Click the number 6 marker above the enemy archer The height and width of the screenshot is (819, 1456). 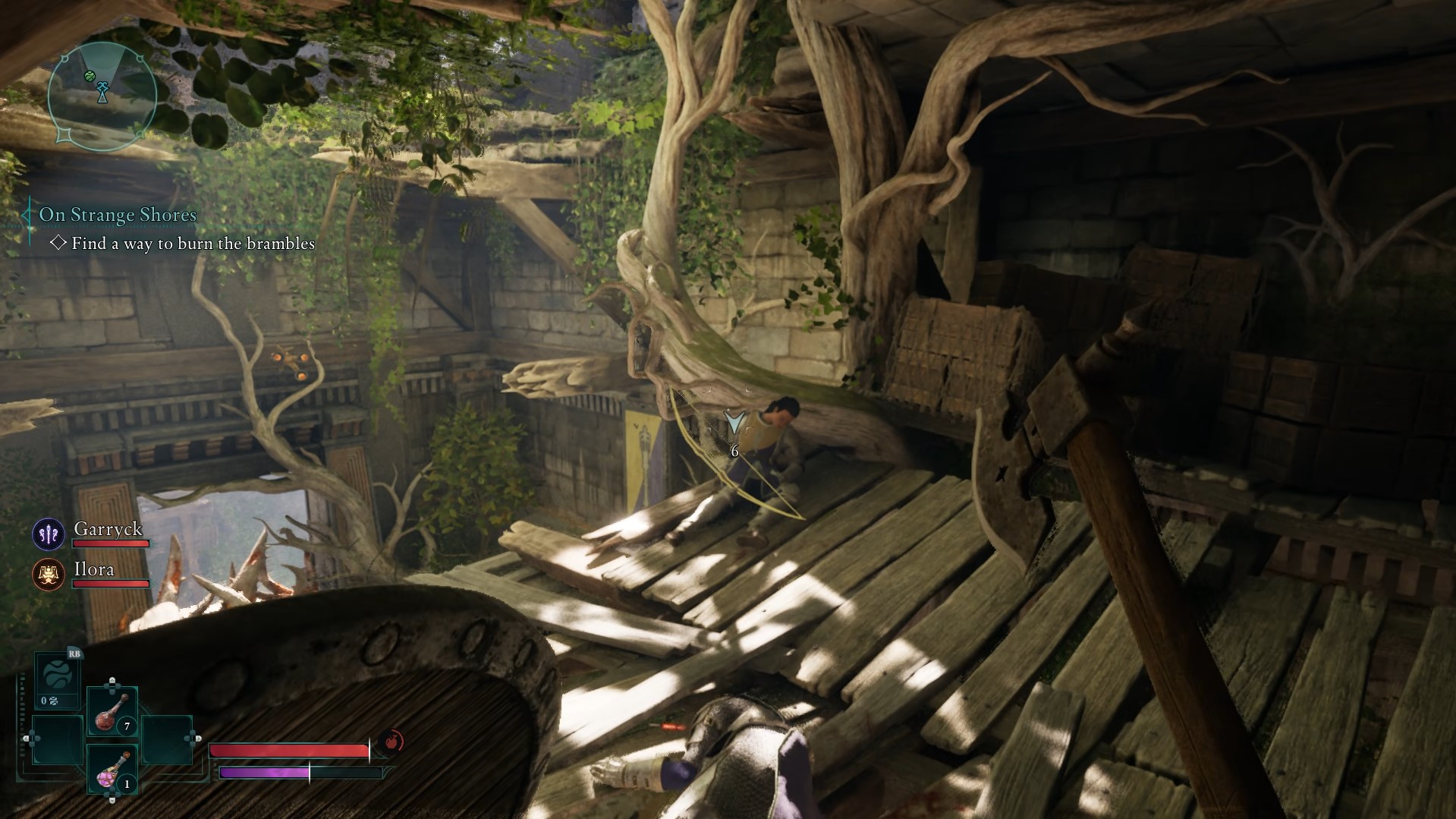[733, 451]
